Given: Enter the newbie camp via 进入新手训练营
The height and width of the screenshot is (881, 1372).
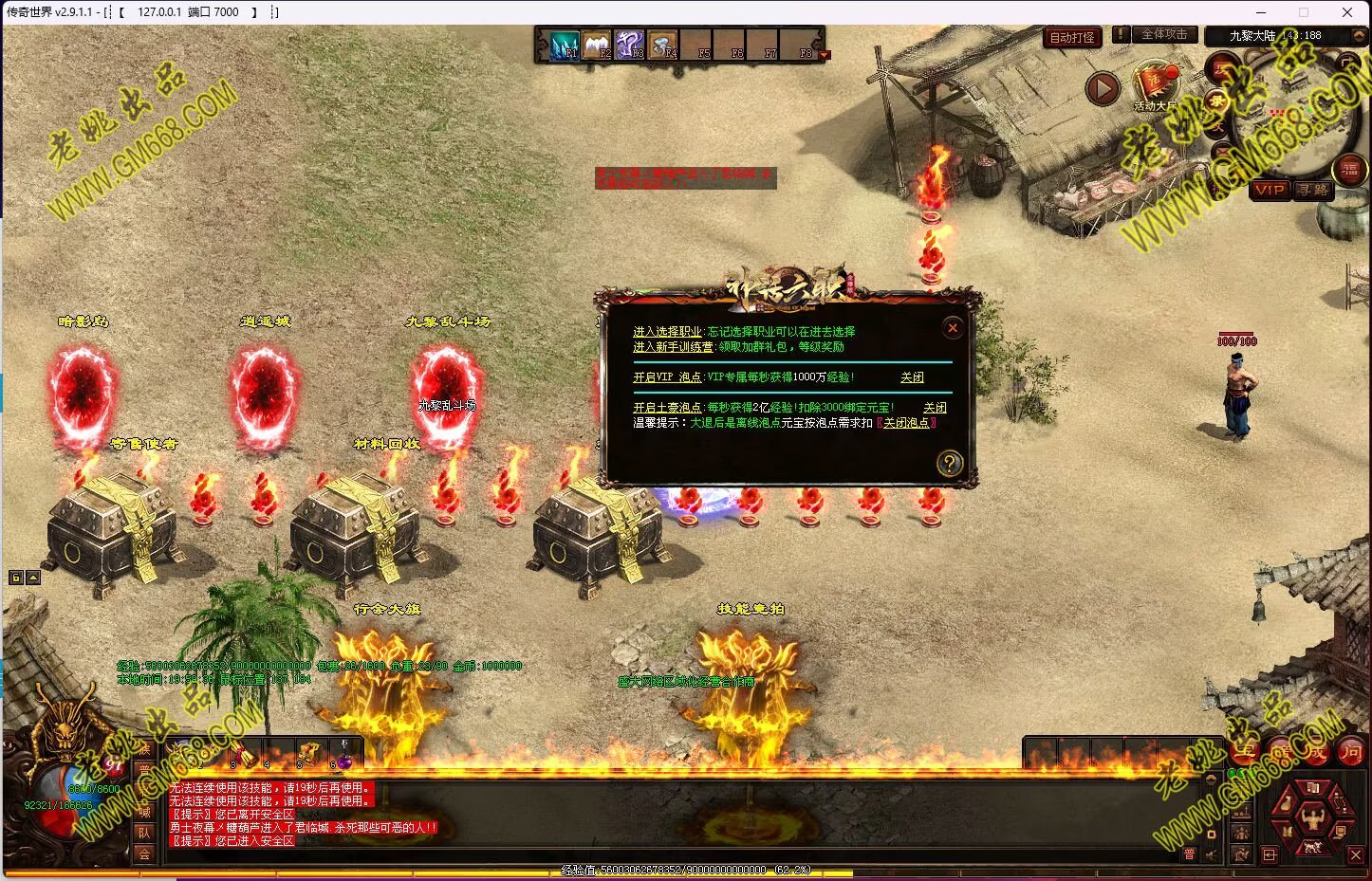Looking at the screenshot, I should coord(674,347).
